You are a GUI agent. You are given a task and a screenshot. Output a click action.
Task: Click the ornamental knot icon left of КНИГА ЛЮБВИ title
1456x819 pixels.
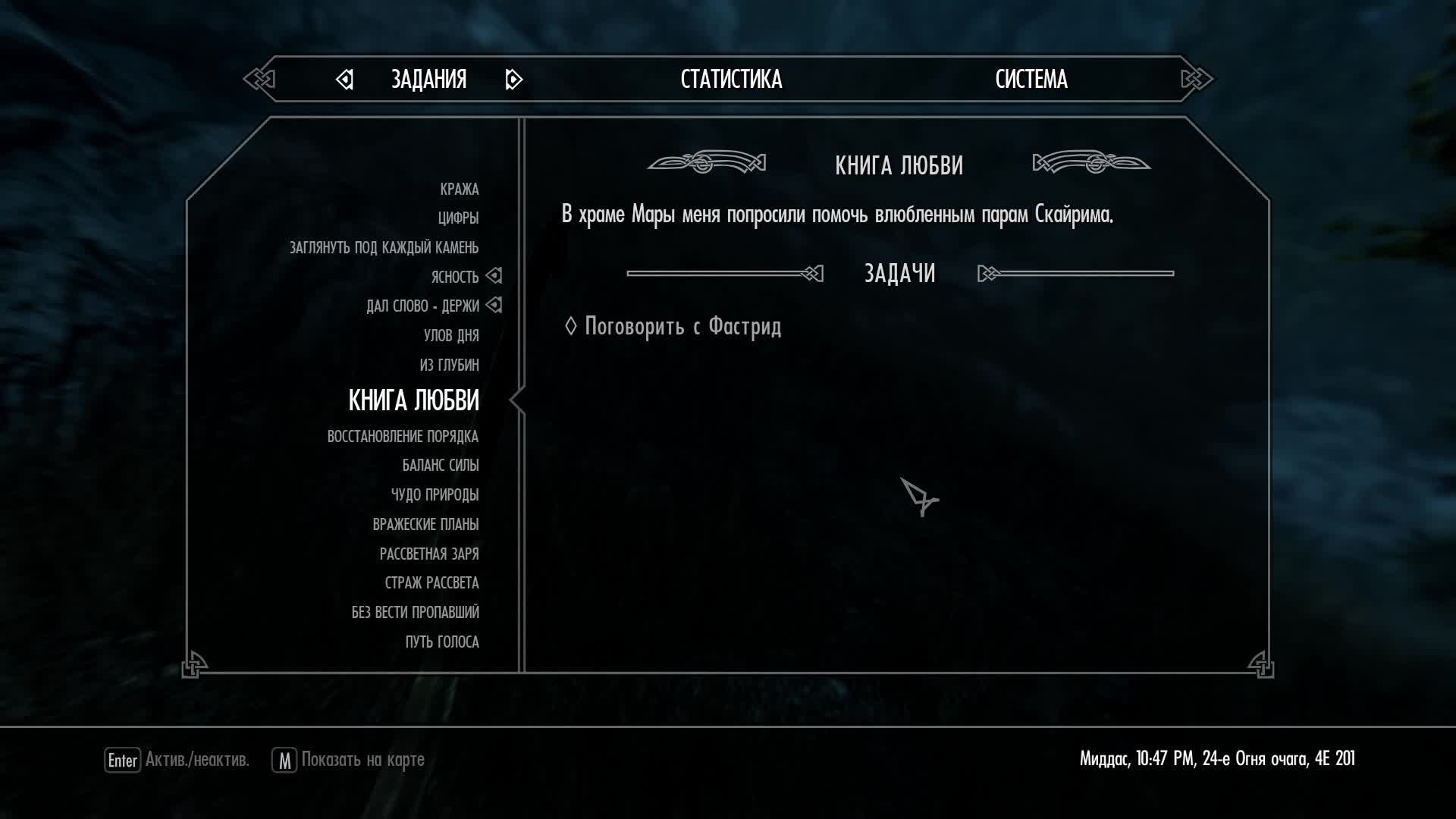(x=707, y=162)
